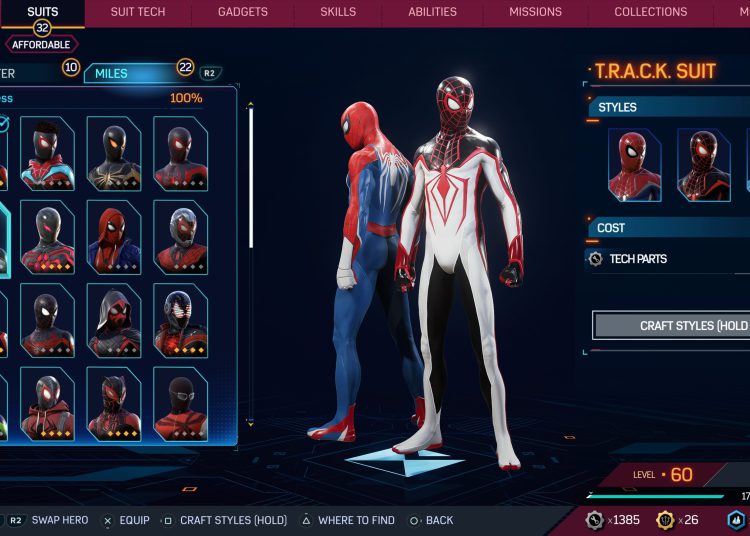The height and width of the screenshot is (536, 750).
Task: Select the red-masked suit style thumbnail
Action: pyautogui.click(x=635, y=165)
